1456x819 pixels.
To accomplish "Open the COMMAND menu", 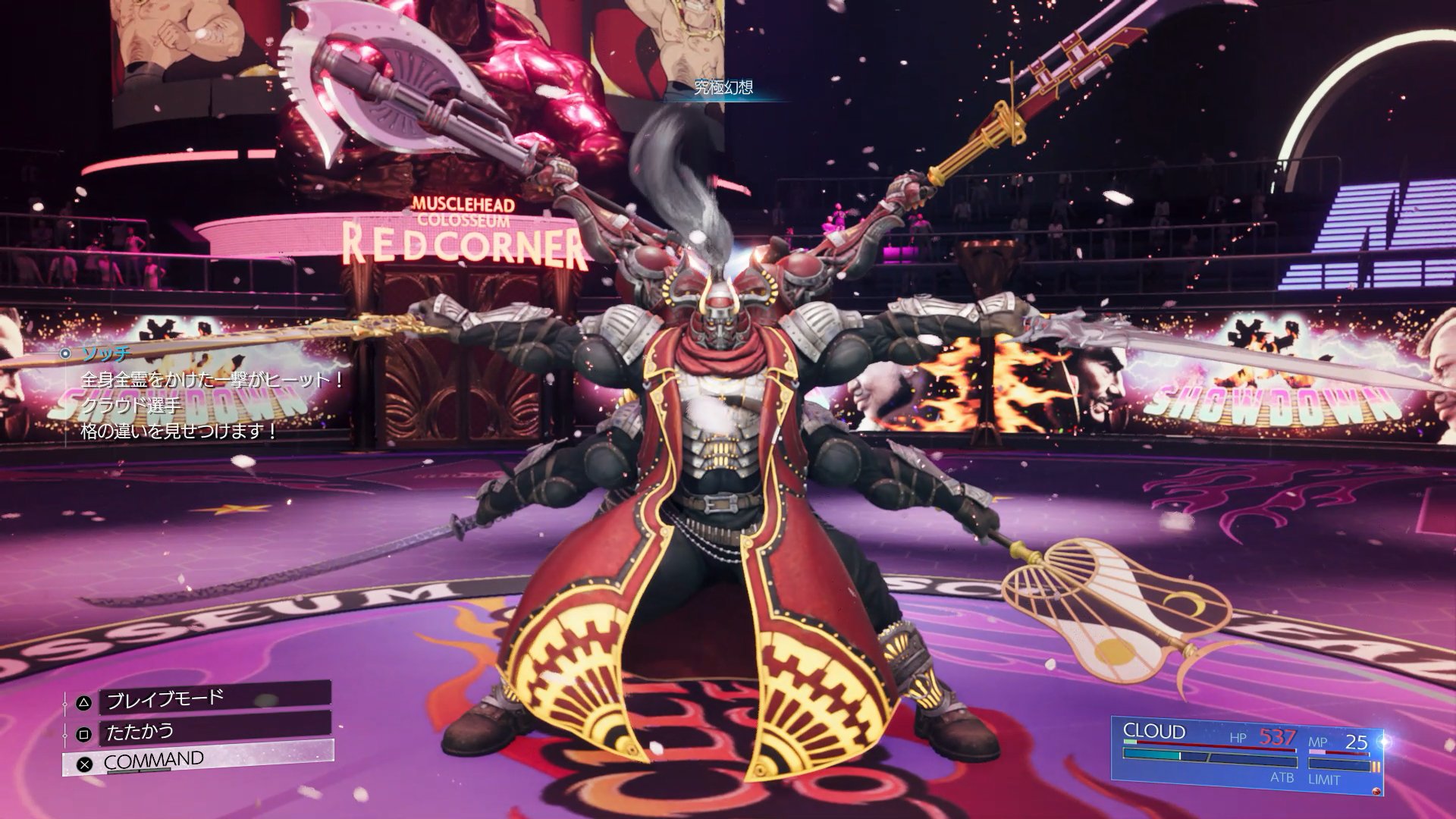I will [197, 760].
